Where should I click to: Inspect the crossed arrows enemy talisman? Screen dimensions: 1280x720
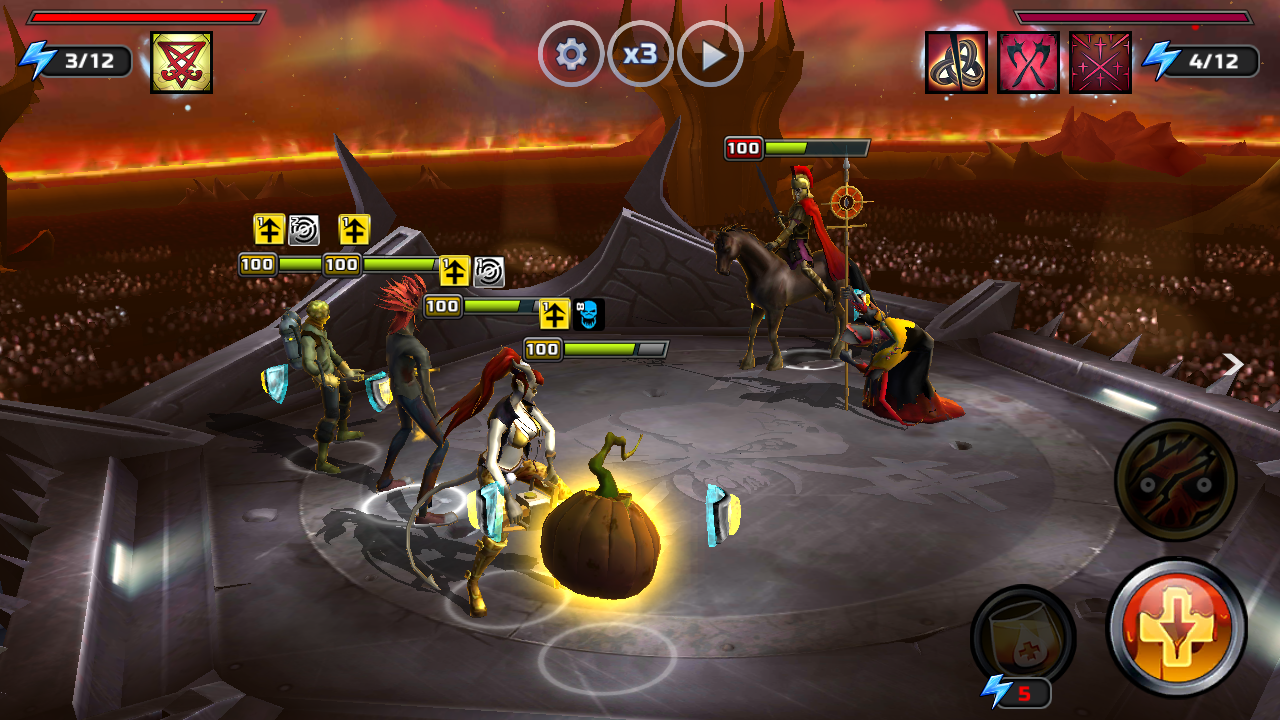click(x=1100, y=62)
